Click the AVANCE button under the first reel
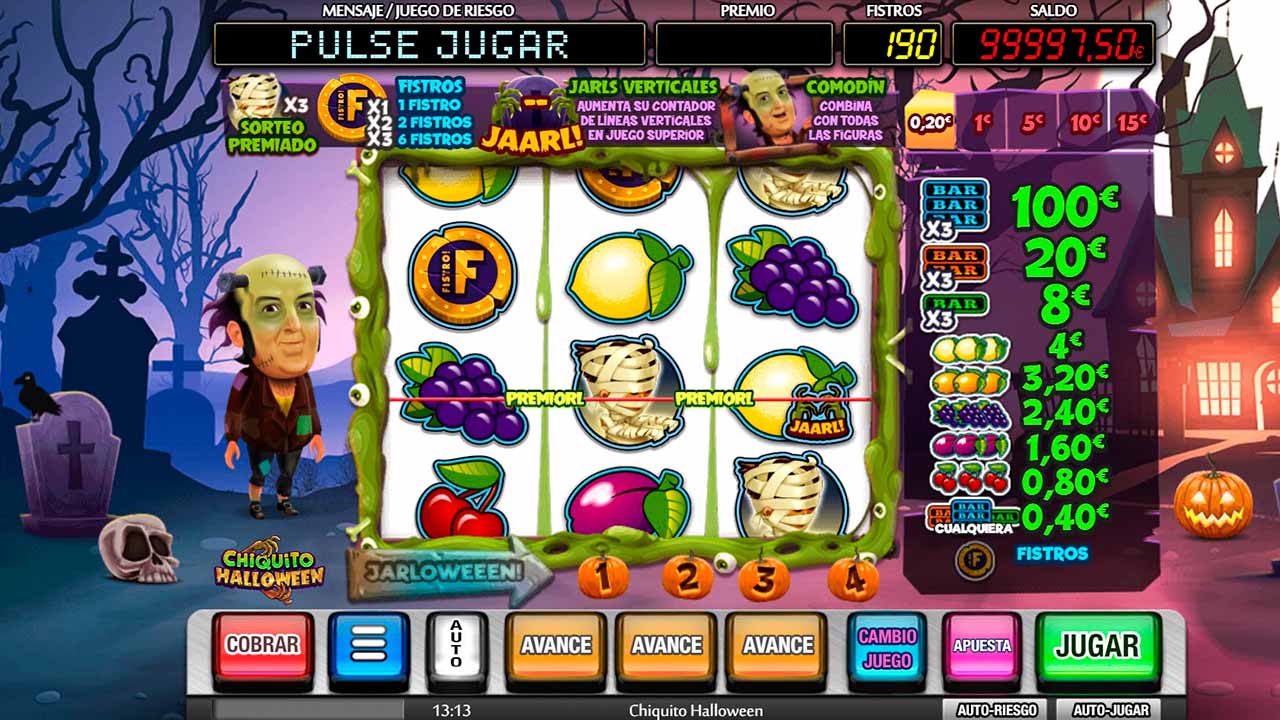This screenshot has width=1280, height=720. point(555,646)
